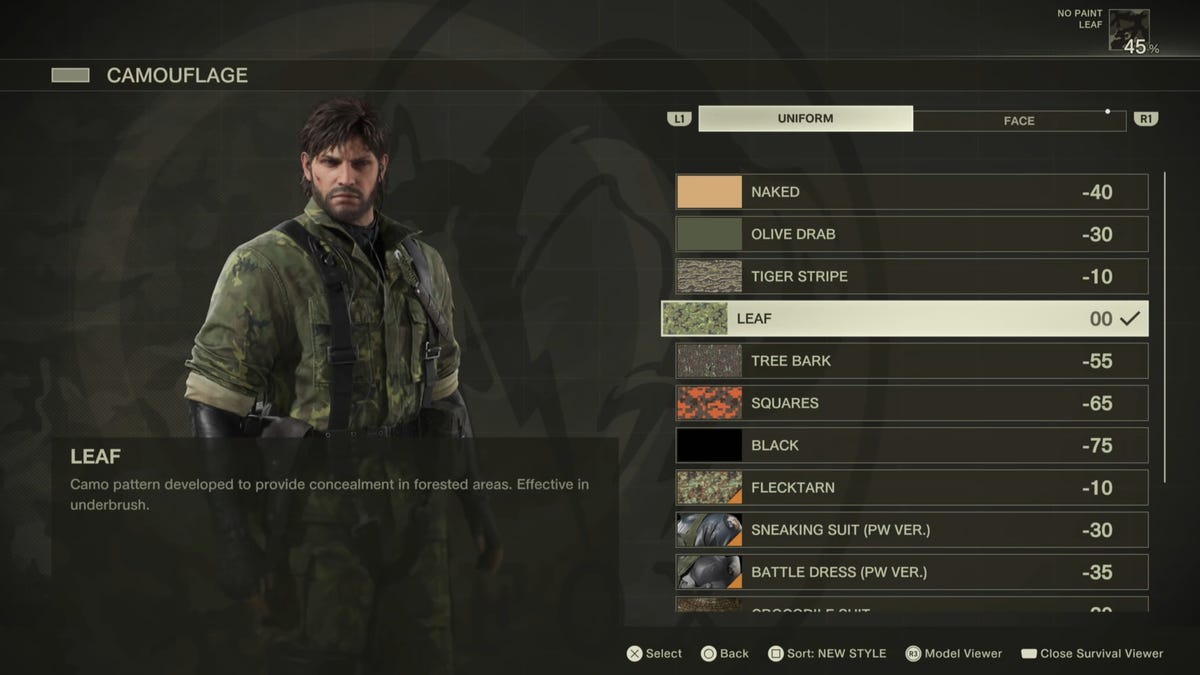
Task: Choose the Olive Drab camouflage
Action: (x=911, y=234)
